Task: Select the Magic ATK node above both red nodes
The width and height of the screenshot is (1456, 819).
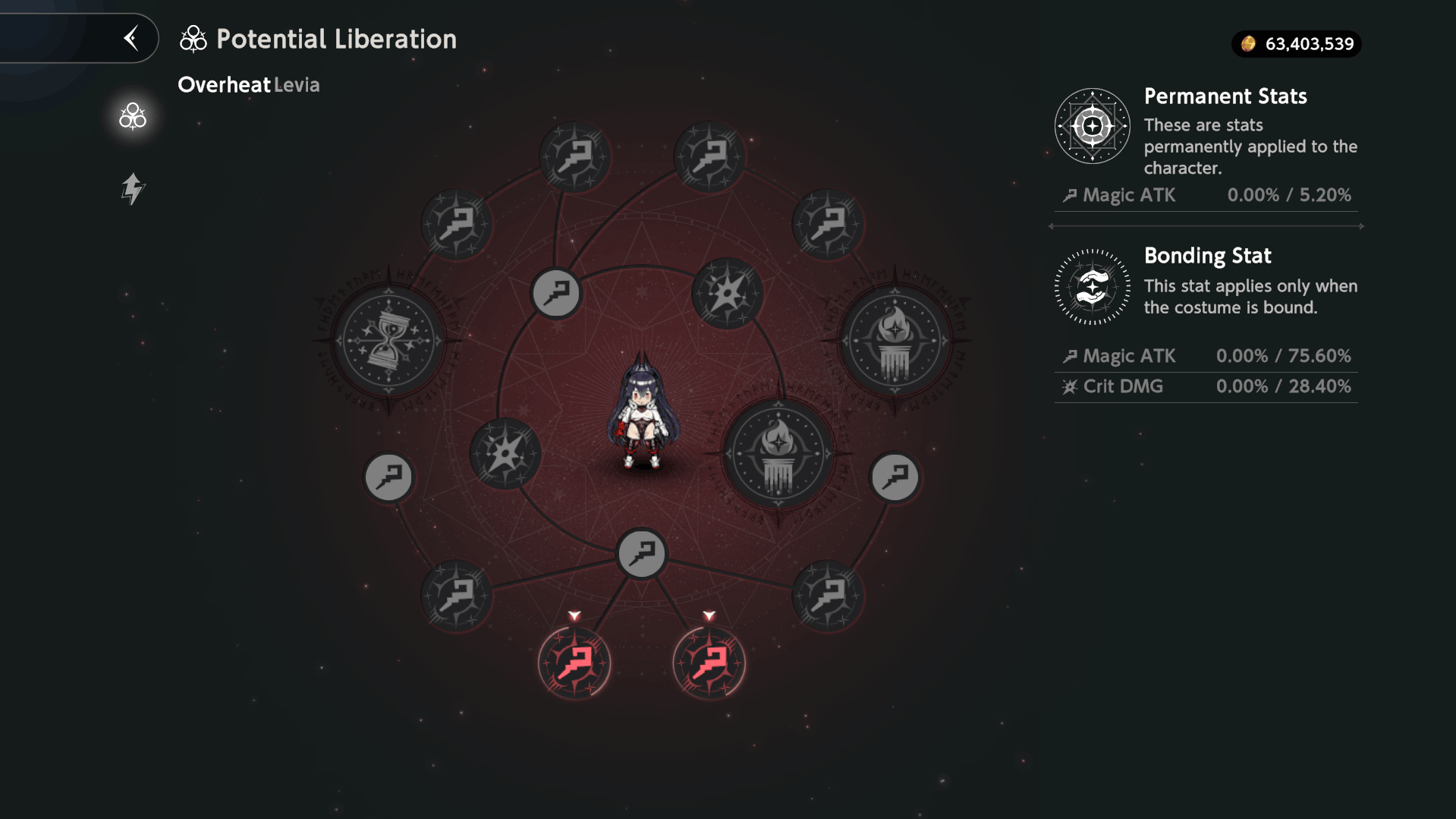Action: tap(642, 553)
